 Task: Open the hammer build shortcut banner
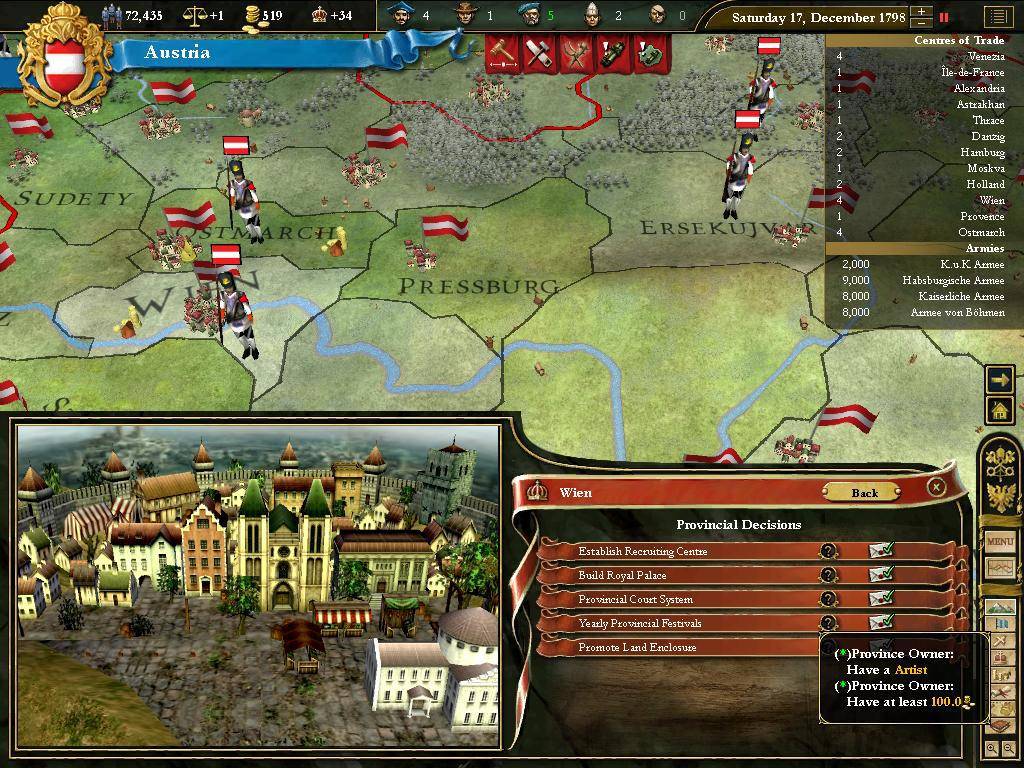pos(500,54)
